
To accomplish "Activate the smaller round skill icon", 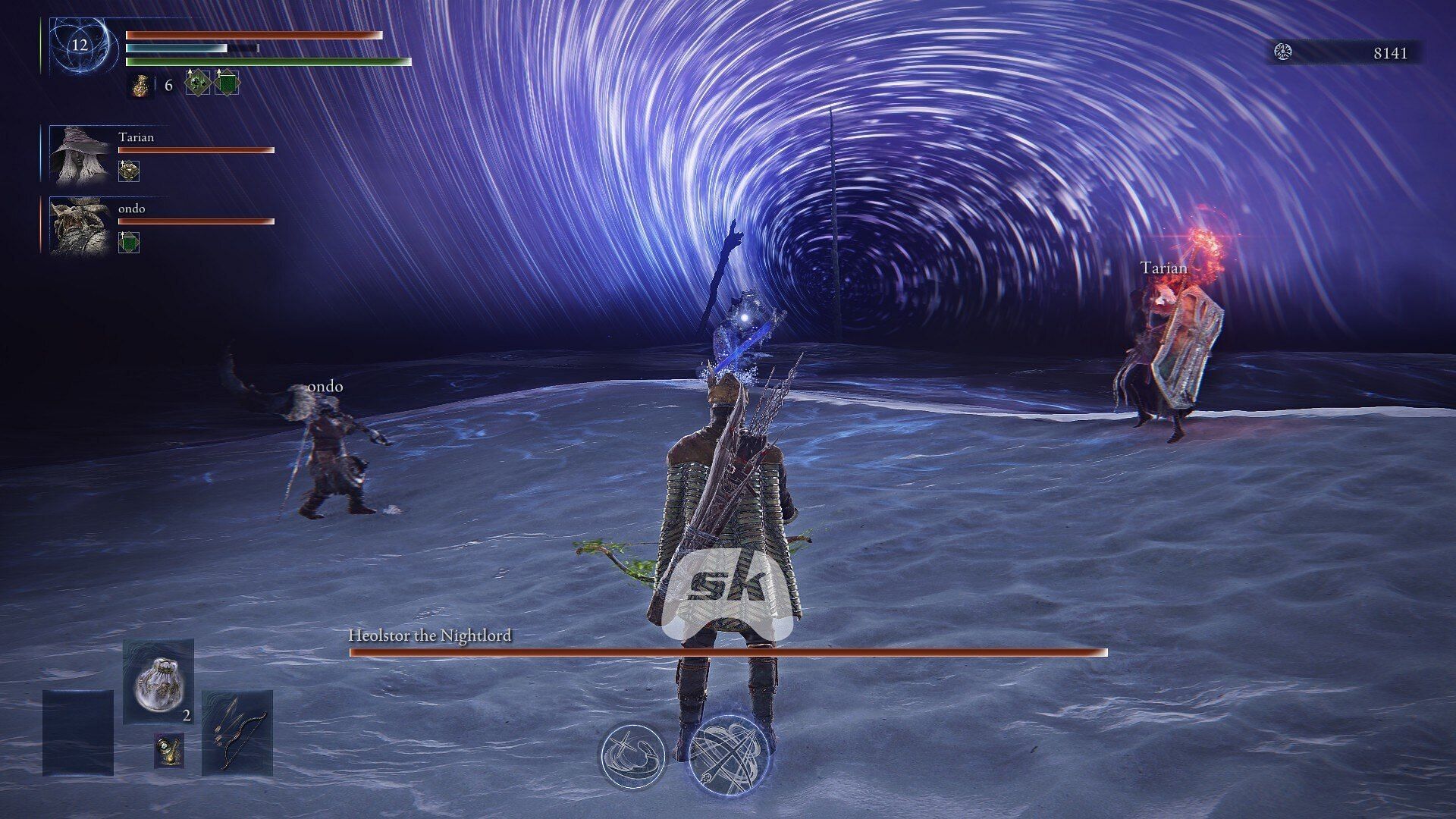I will tap(632, 755).
